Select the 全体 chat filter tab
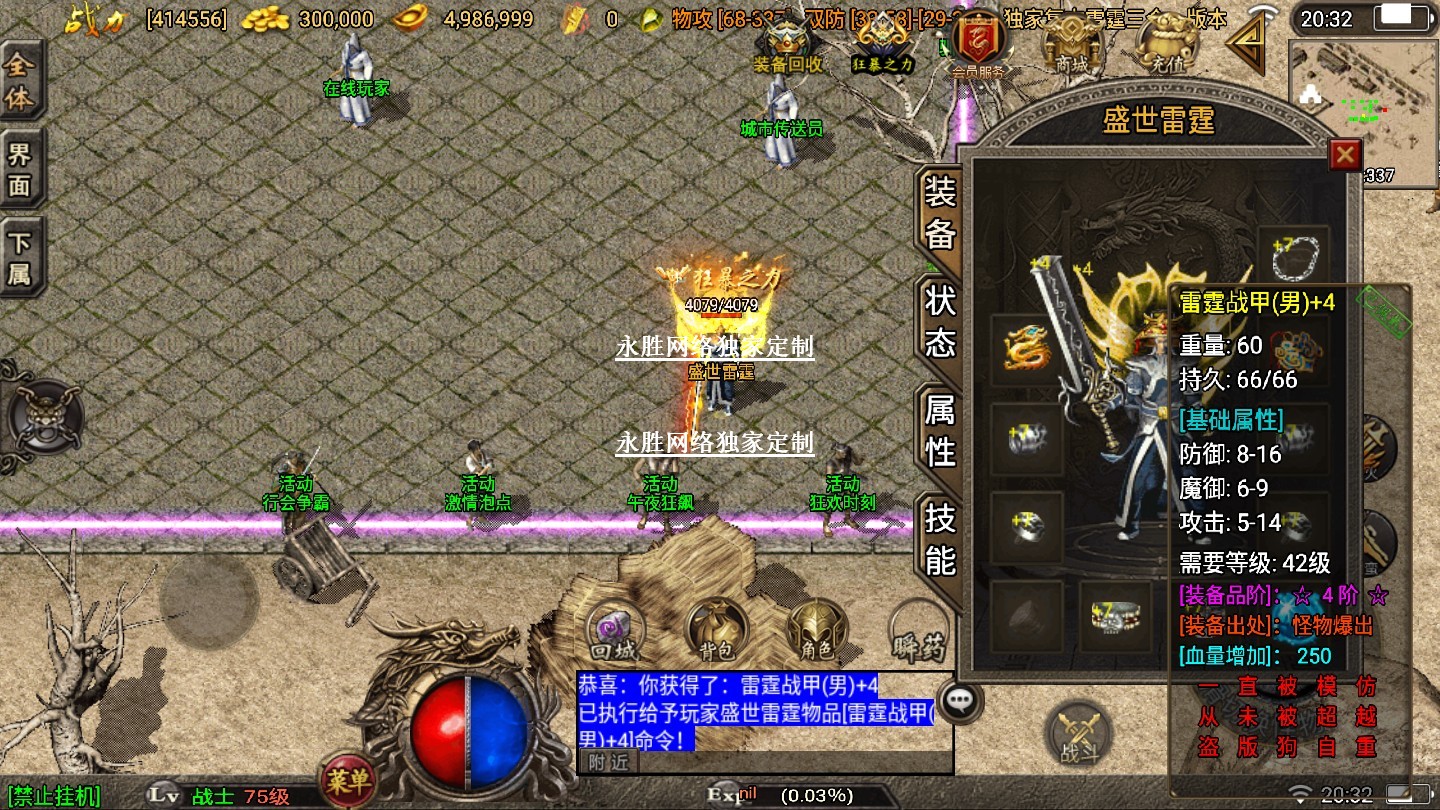1440x810 pixels. (x=20, y=82)
